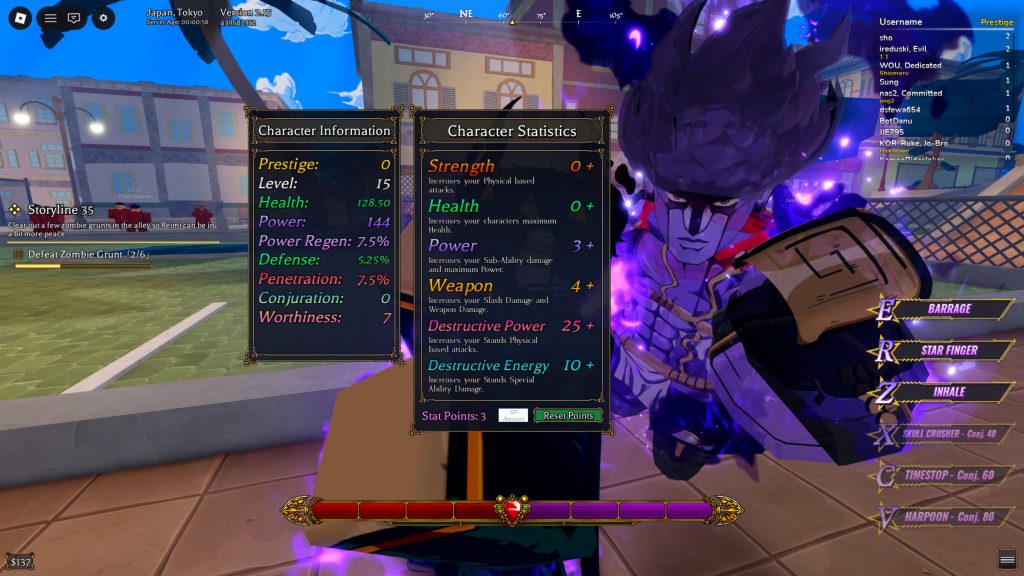Add a stat point to Power

coord(590,246)
